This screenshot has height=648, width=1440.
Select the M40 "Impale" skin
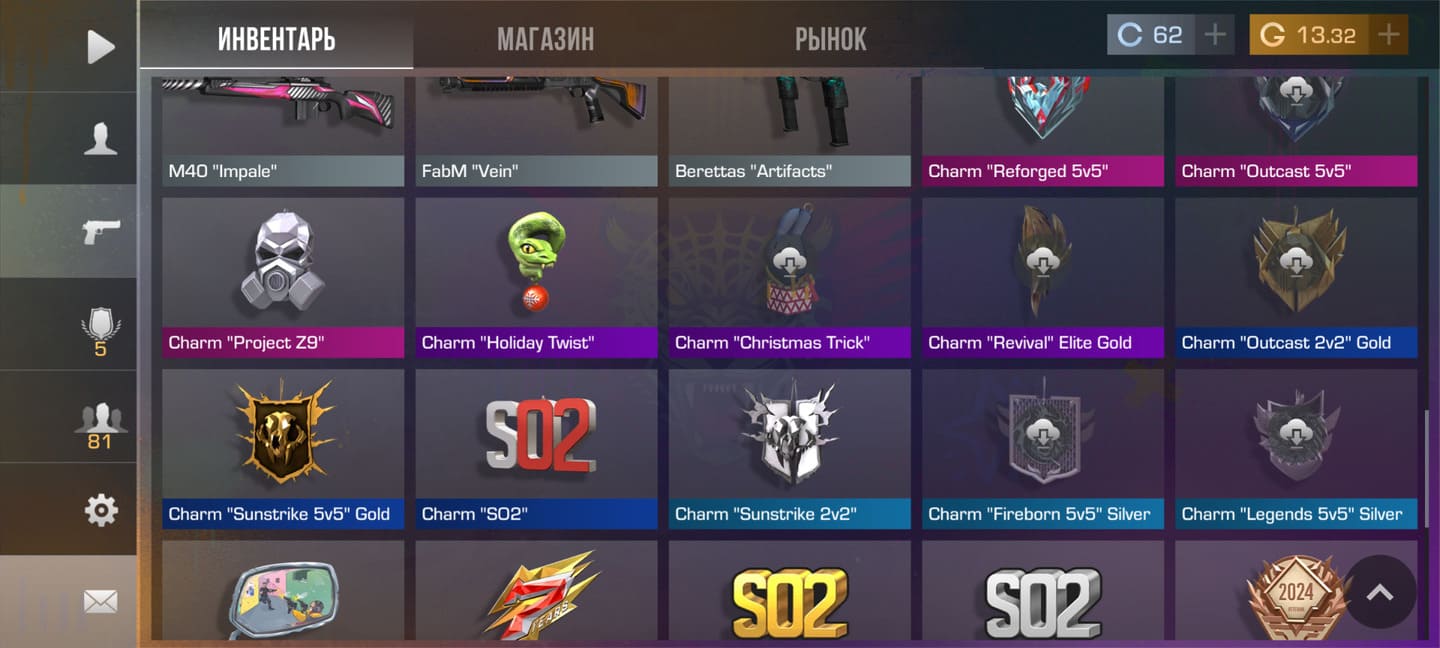tap(283, 130)
